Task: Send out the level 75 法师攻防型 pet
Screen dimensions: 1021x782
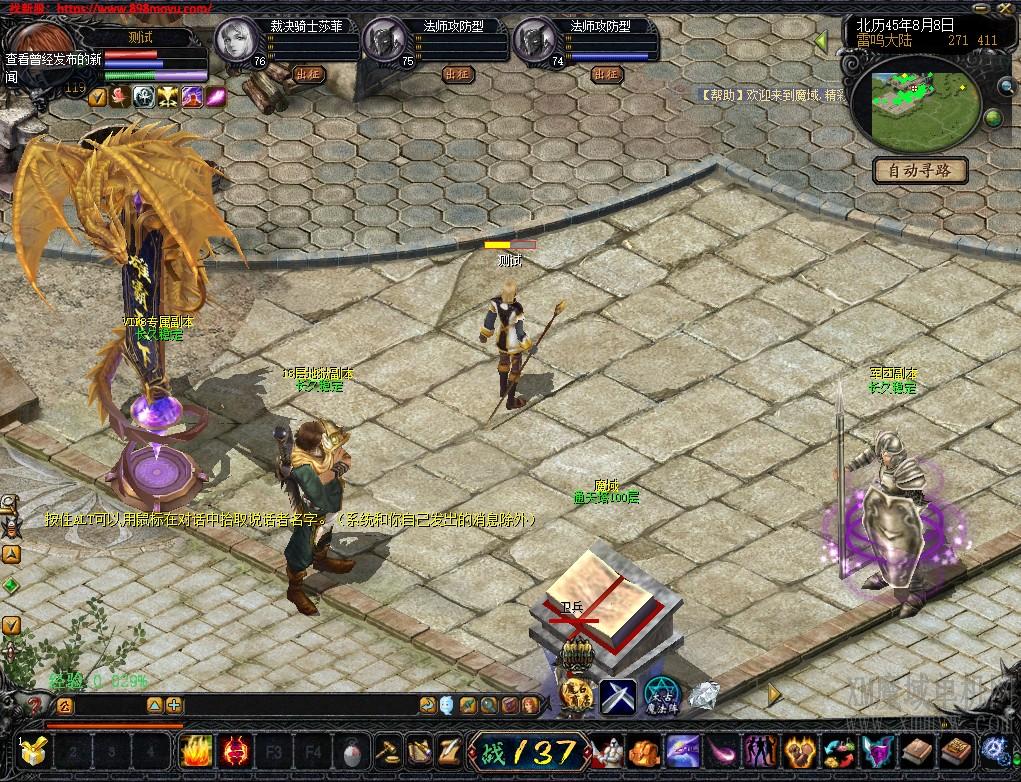Action: (x=457, y=73)
